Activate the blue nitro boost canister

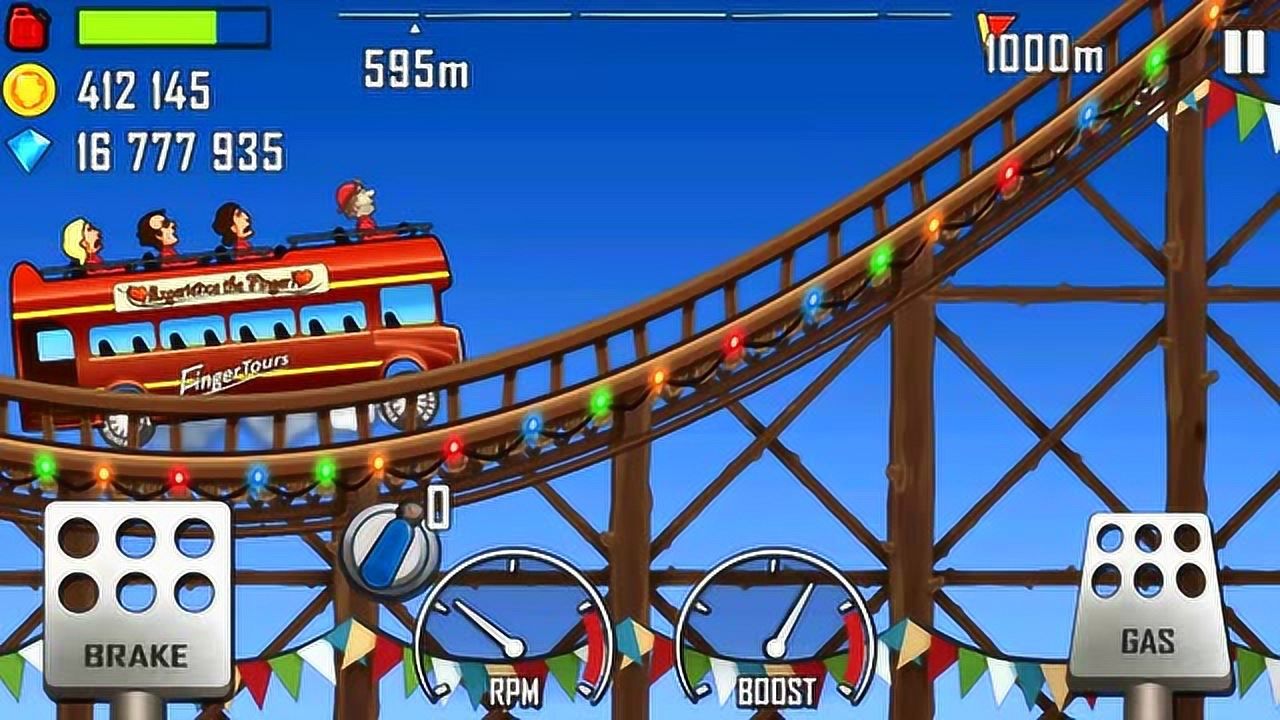click(390, 550)
